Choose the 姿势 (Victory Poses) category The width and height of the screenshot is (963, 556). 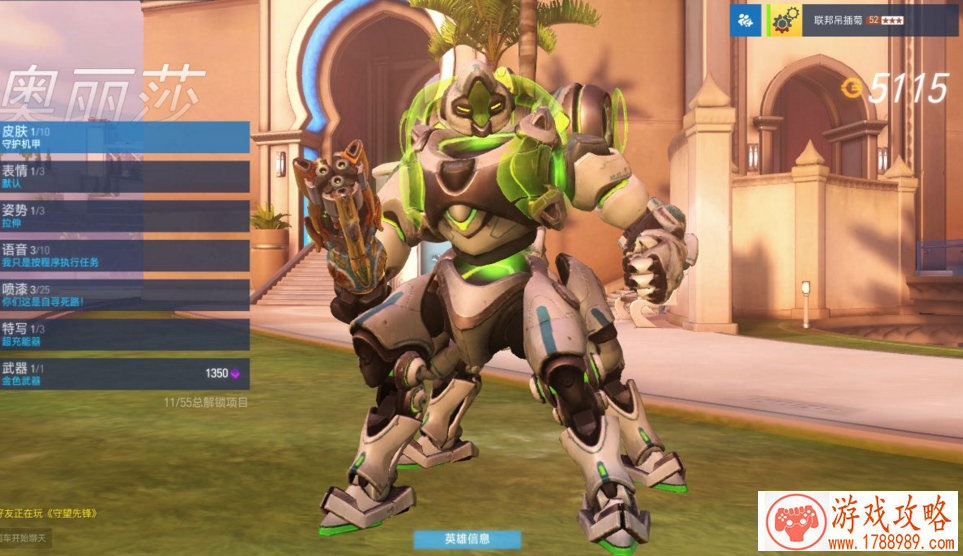coord(124,216)
